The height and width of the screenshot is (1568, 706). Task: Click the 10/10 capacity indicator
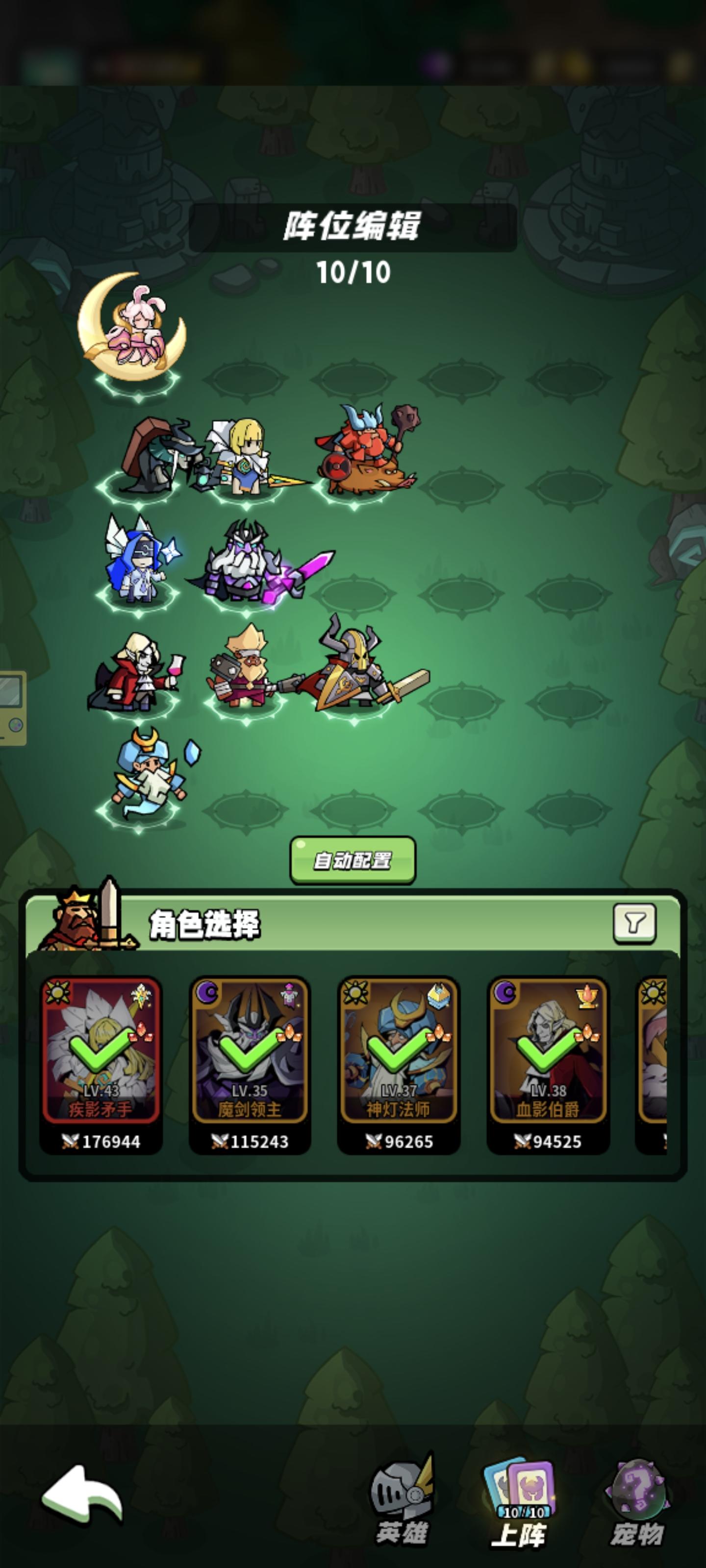tap(353, 270)
